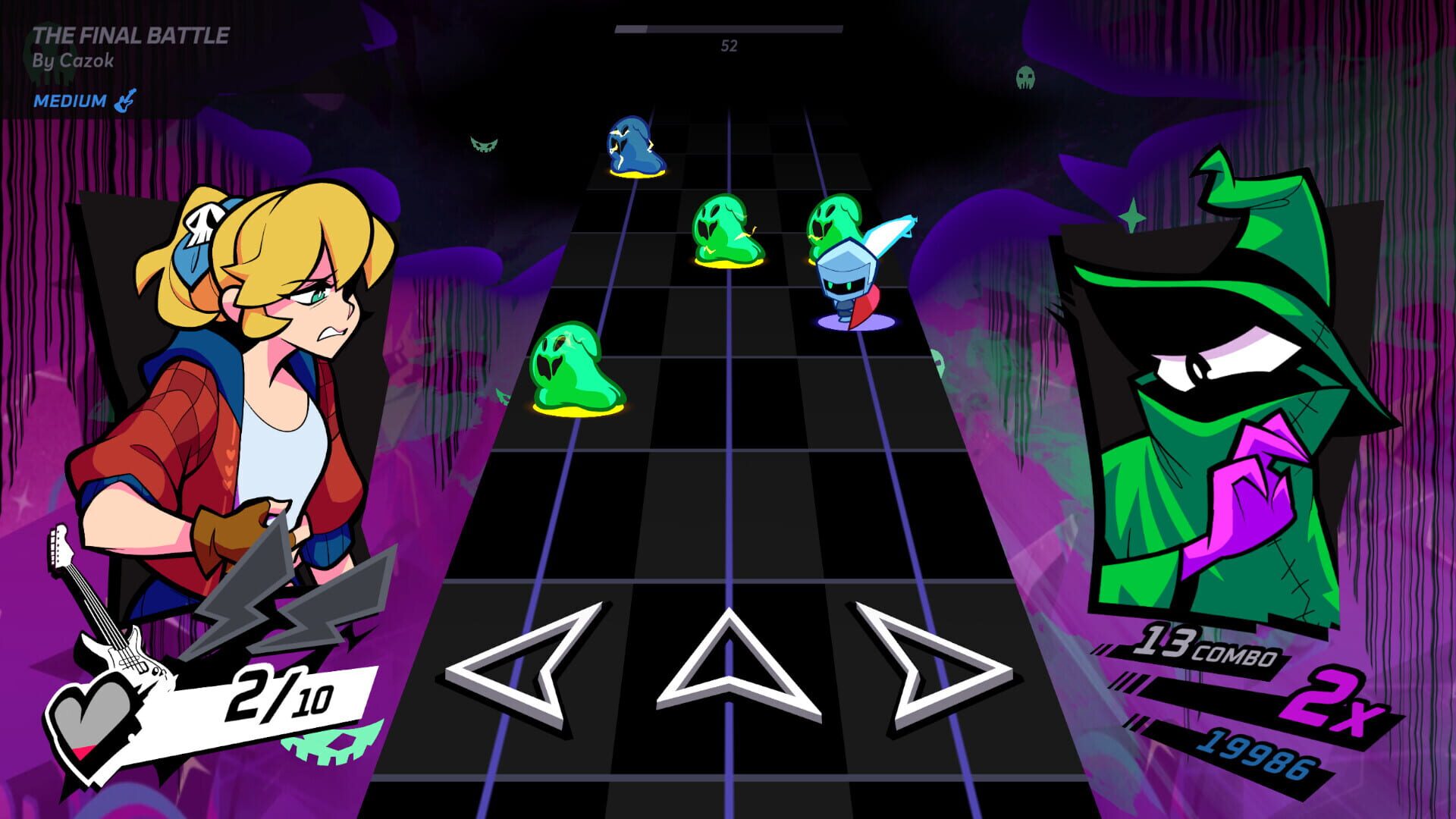This screenshot has height=819, width=1456.
Task: Click the By Cazok artist label
Action: pyautogui.click(x=75, y=62)
